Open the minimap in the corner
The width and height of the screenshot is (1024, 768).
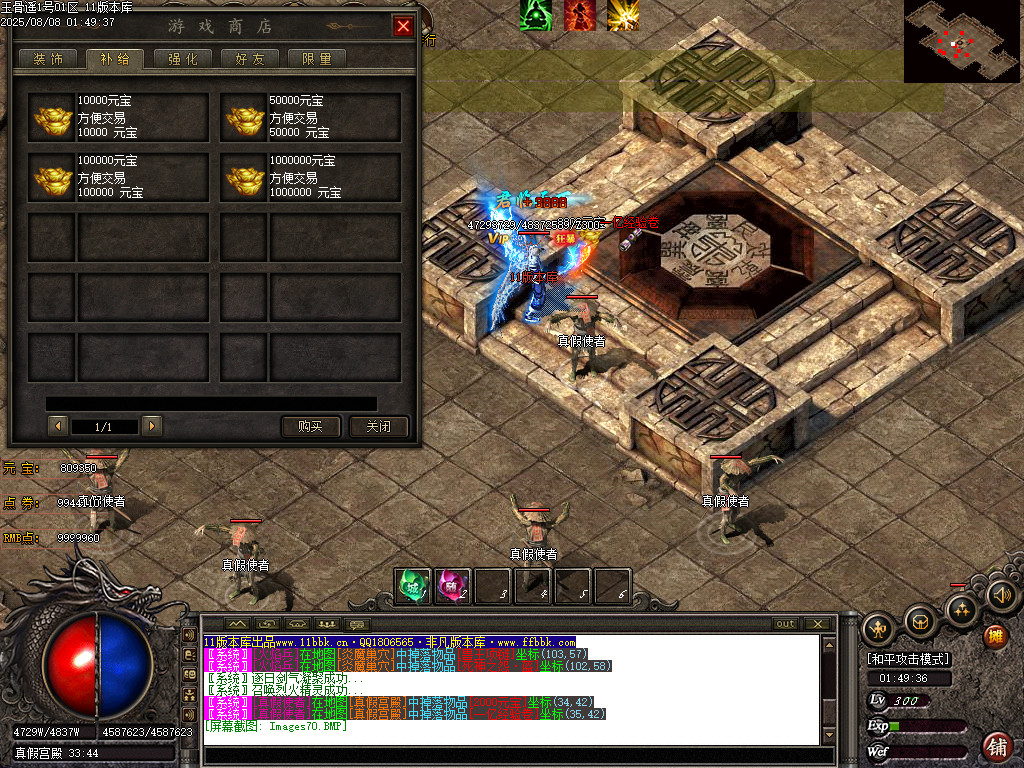point(963,41)
